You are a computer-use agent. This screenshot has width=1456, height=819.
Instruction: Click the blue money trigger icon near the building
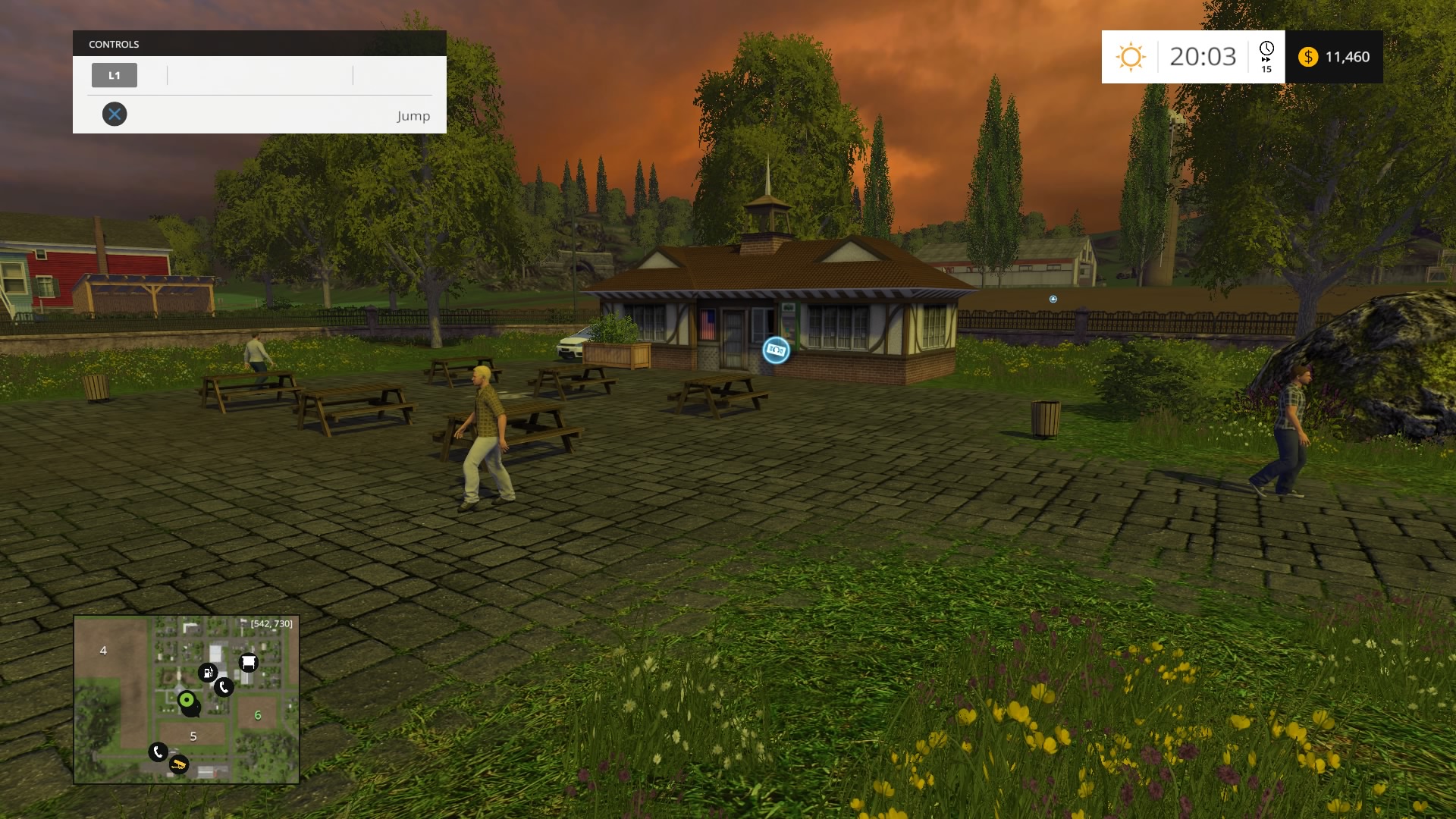(x=775, y=350)
